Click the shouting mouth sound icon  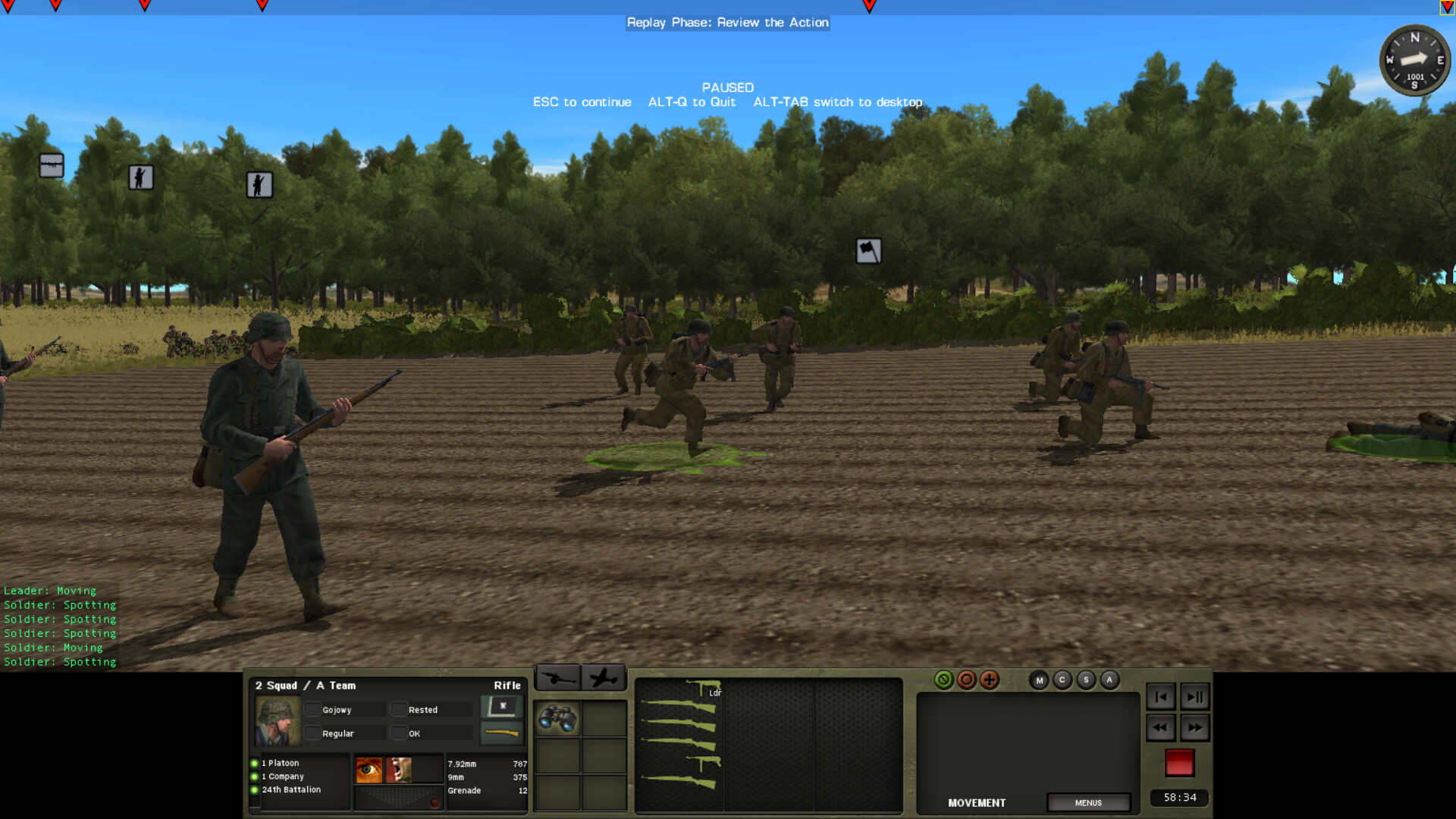pyautogui.click(x=397, y=768)
